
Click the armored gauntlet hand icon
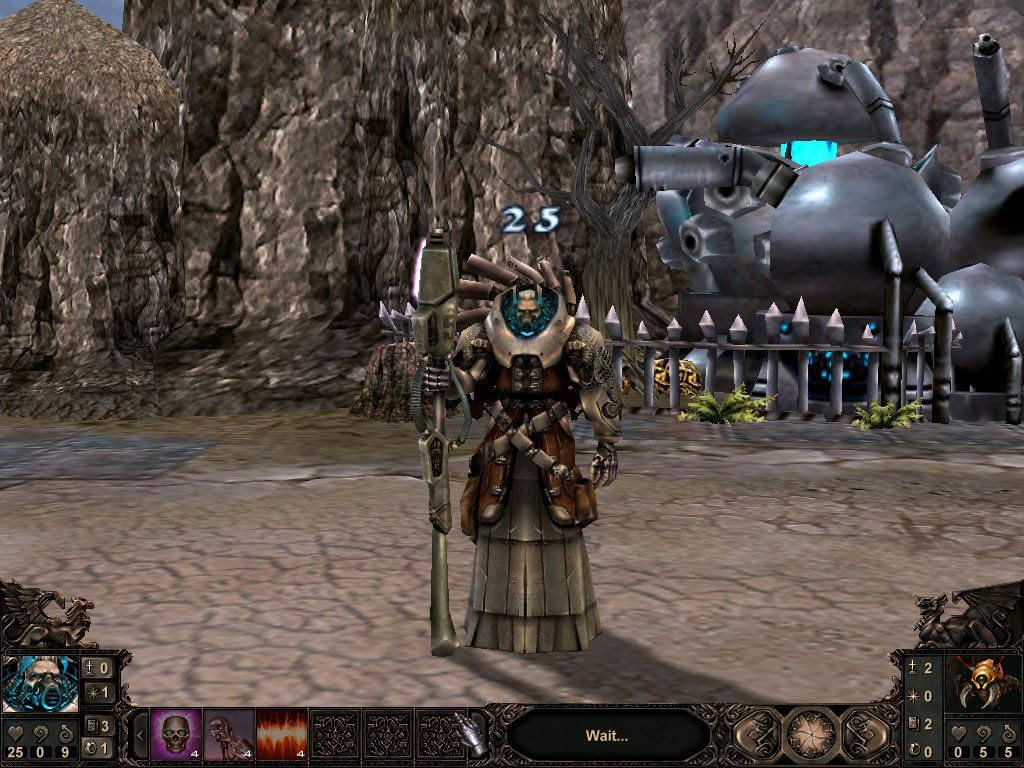pos(469,733)
